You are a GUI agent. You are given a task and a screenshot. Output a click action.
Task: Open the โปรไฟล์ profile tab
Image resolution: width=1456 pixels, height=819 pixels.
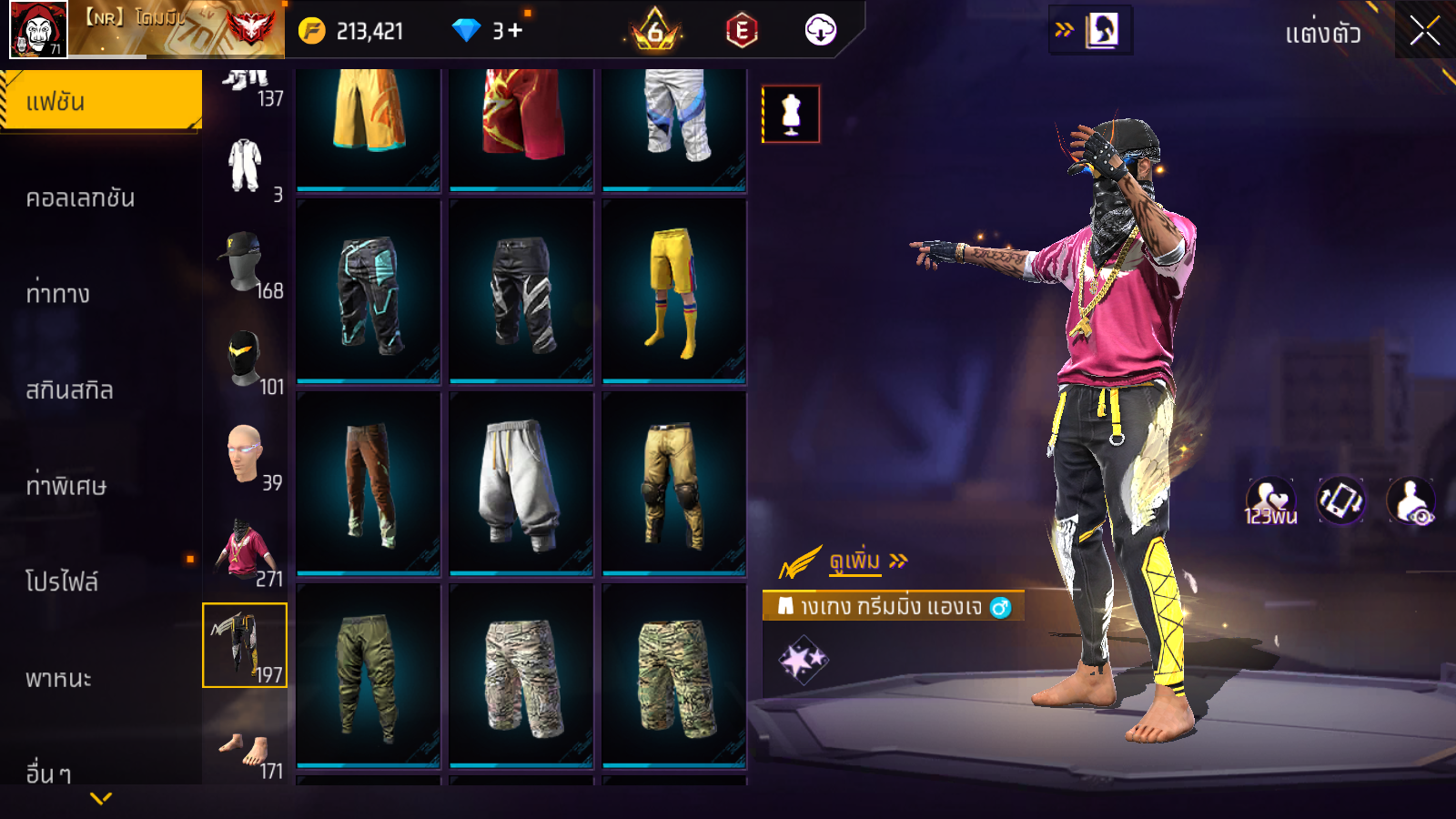(x=62, y=581)
